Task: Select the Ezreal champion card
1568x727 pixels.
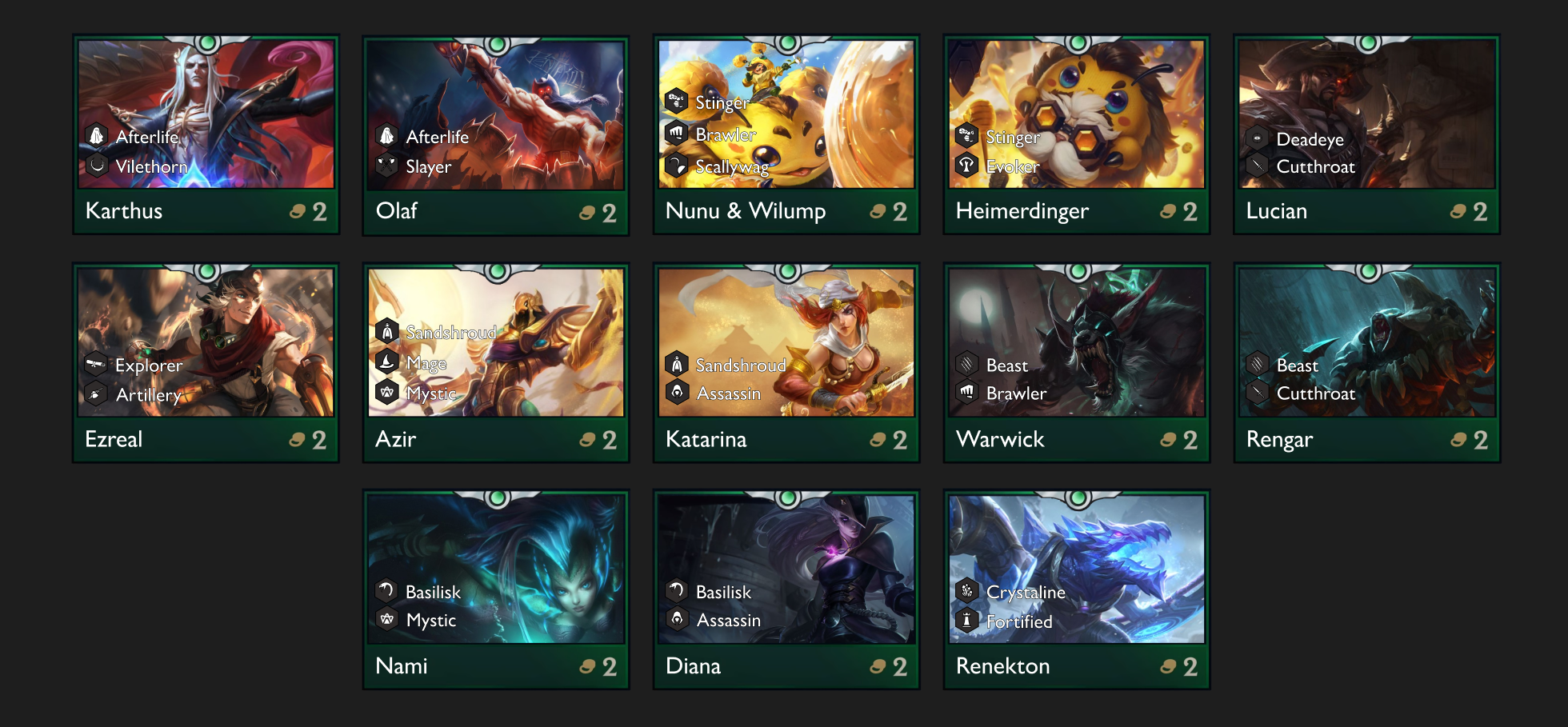Action: pyautogui.click(x=206, y=362)
